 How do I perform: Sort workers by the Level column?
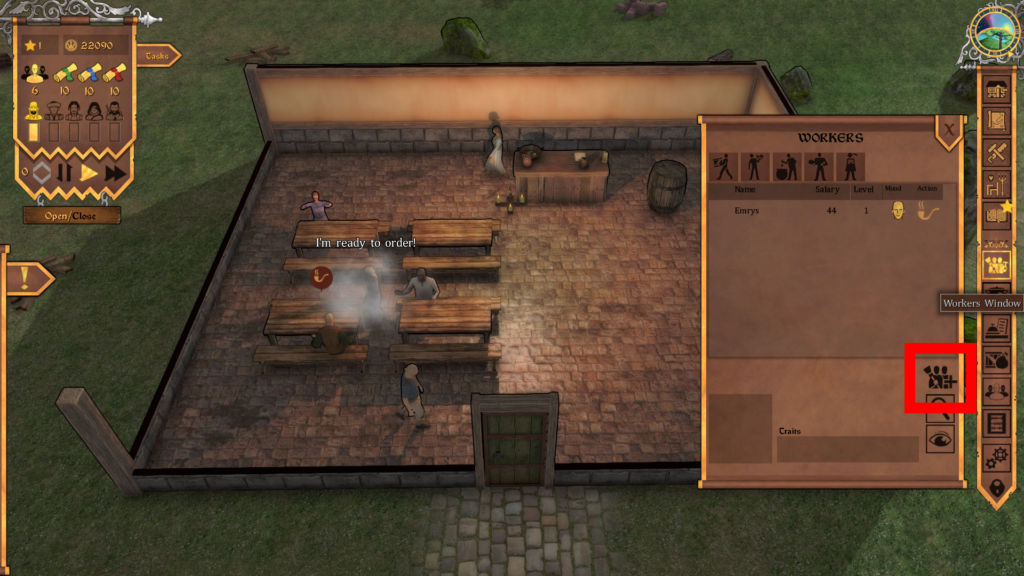tap(863, 189)
